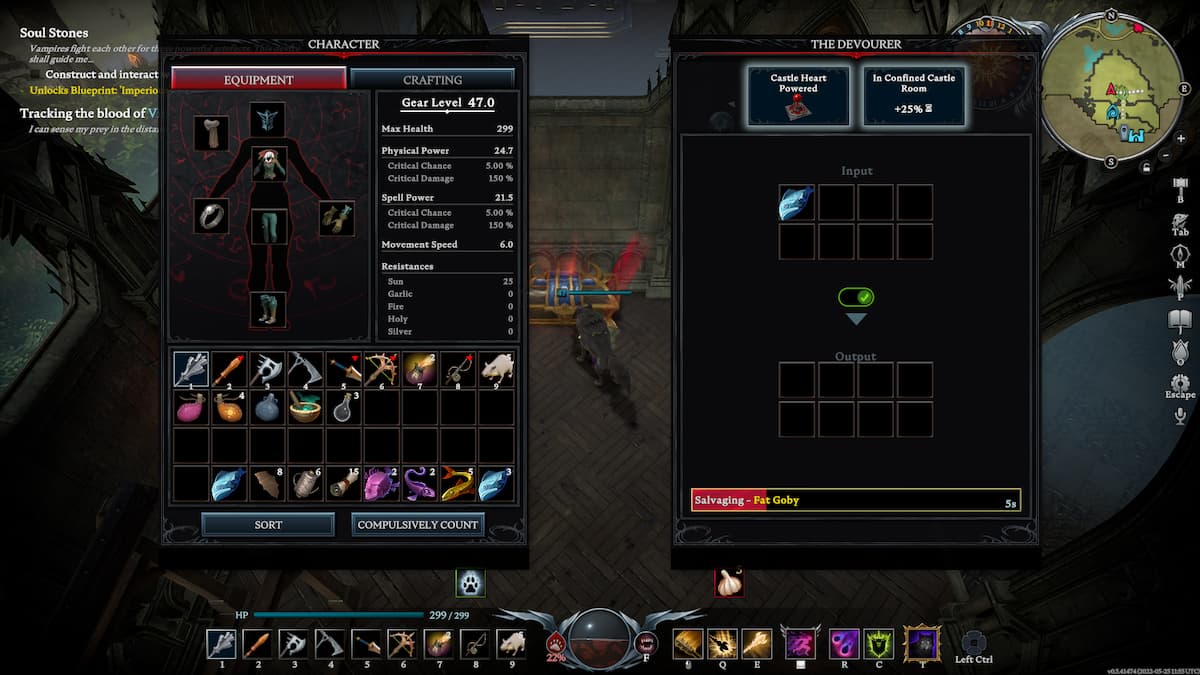The height and width of the screenshot is (675, 1200).
Task: Select the equipped boots slot
Action: [x=267, y=308]
